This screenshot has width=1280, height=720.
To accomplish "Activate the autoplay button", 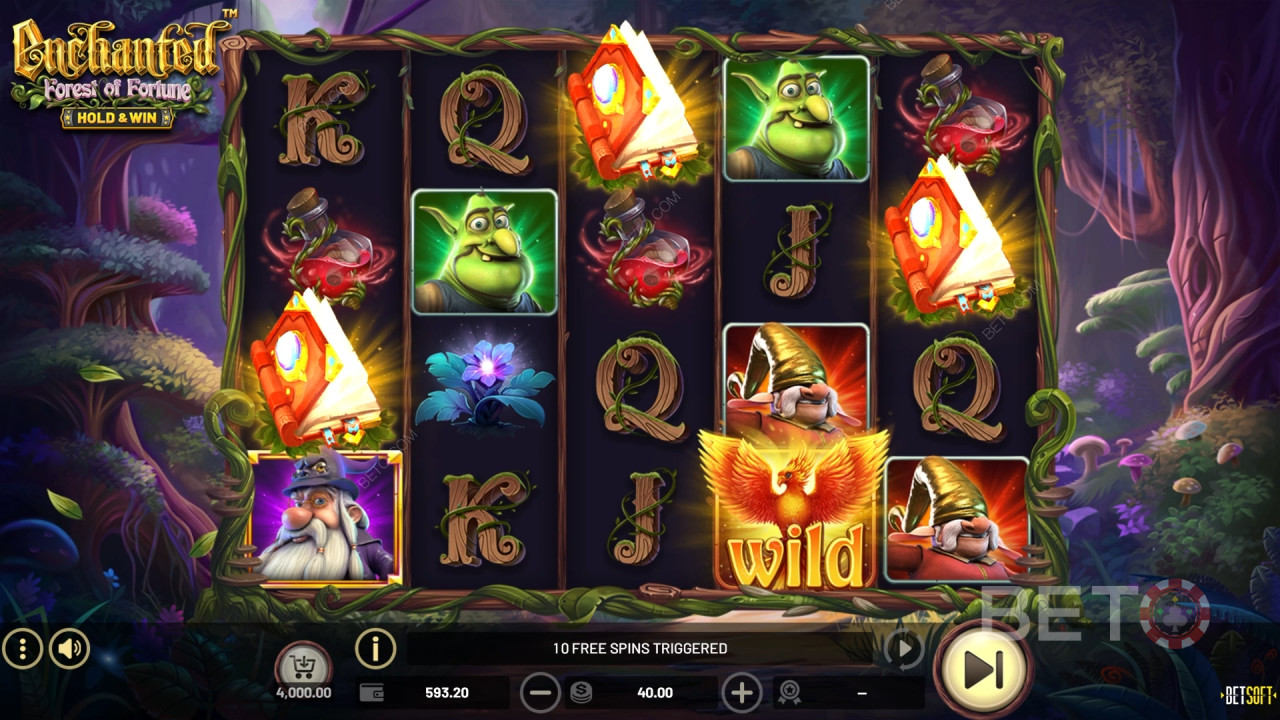I will pyautogui.click(x=904, y=650).
